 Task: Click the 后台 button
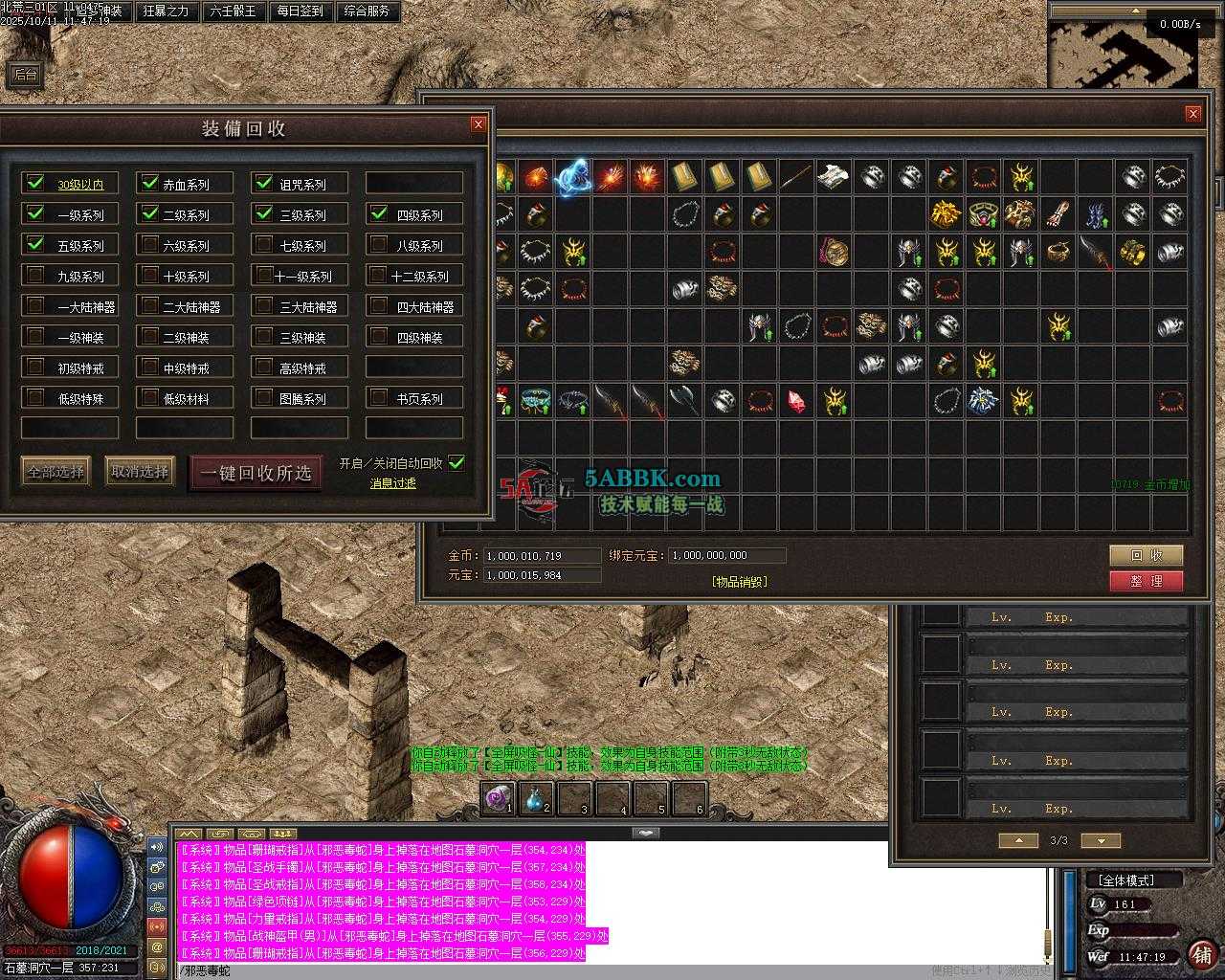(25, 75)
